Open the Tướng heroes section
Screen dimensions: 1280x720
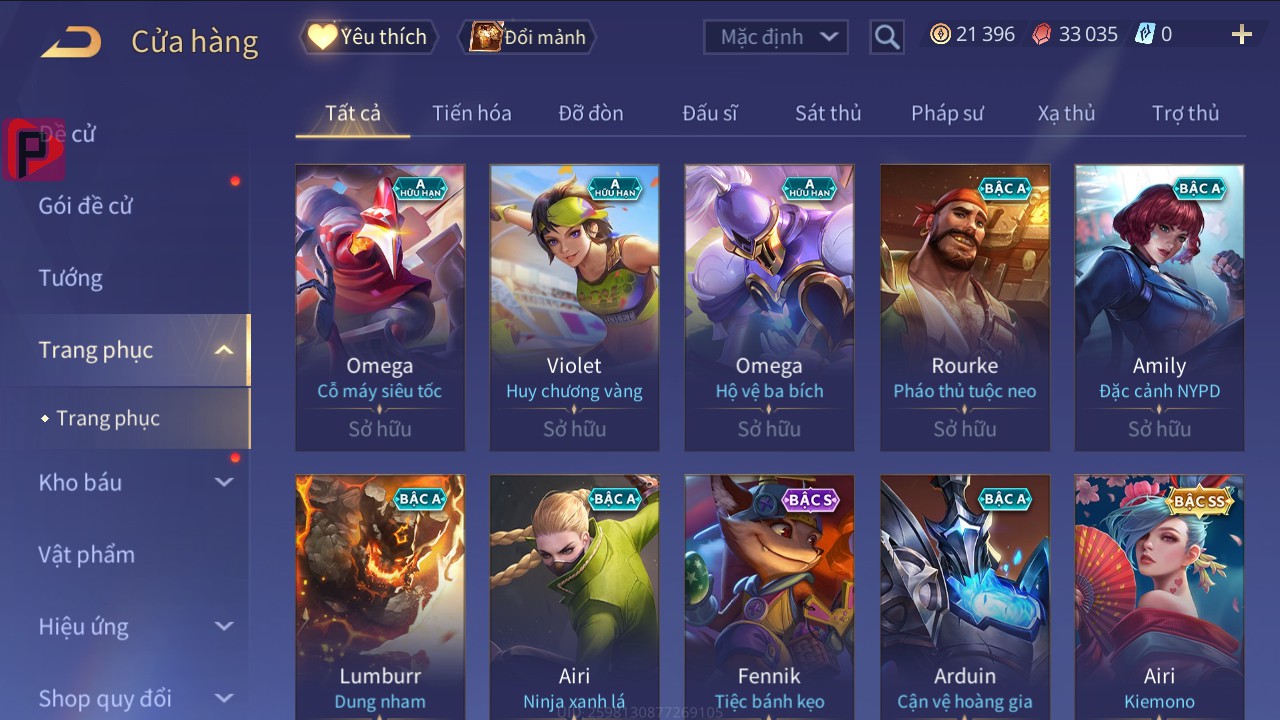pos(71,278)
